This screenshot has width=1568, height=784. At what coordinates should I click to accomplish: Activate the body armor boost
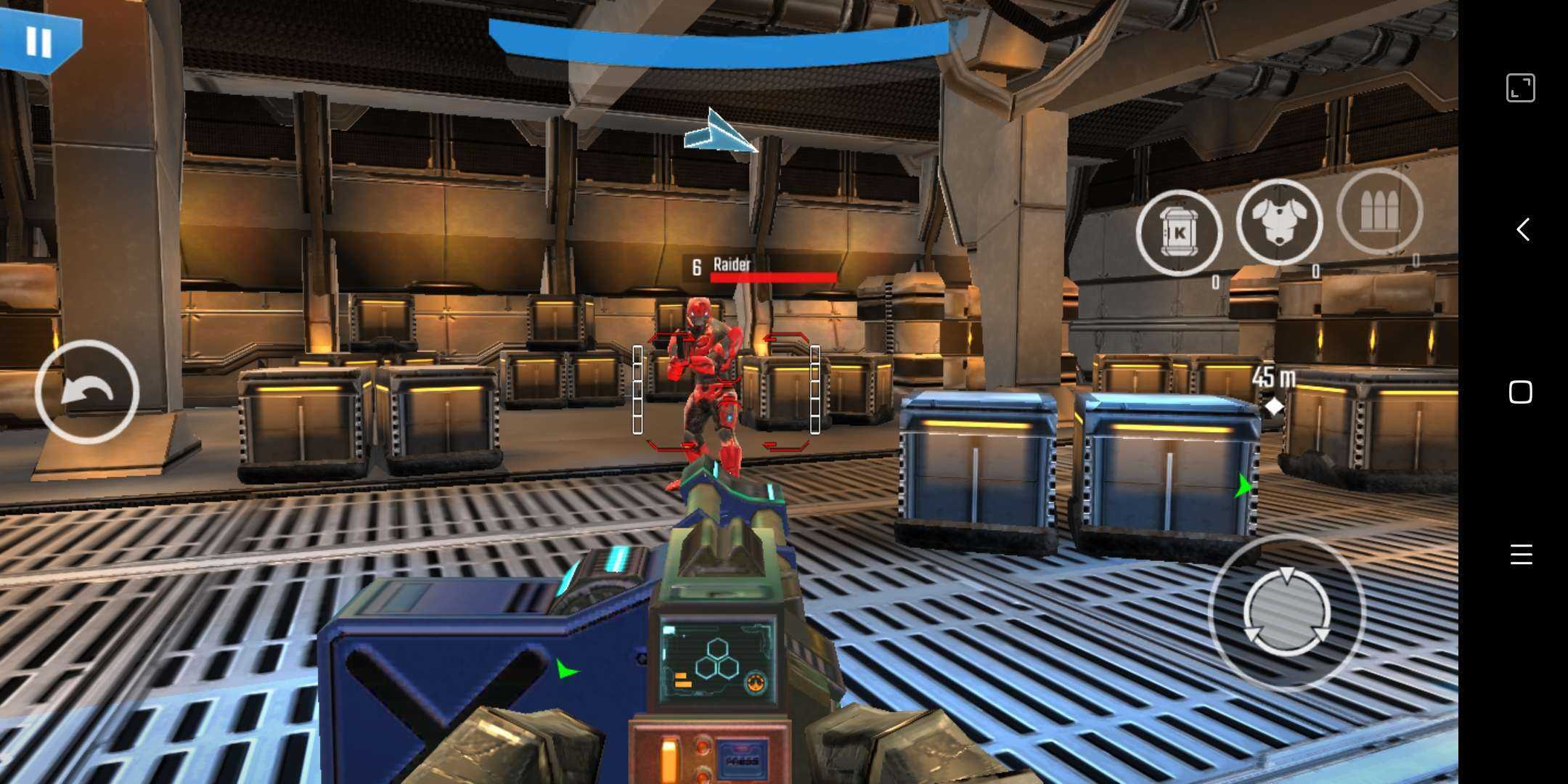tap(1279, 221)
